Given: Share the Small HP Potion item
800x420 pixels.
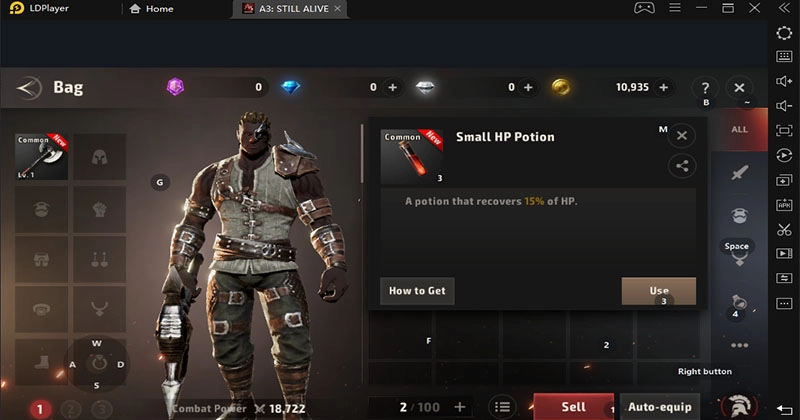Looking at the screenshot, I should click(x=682, y=166).
